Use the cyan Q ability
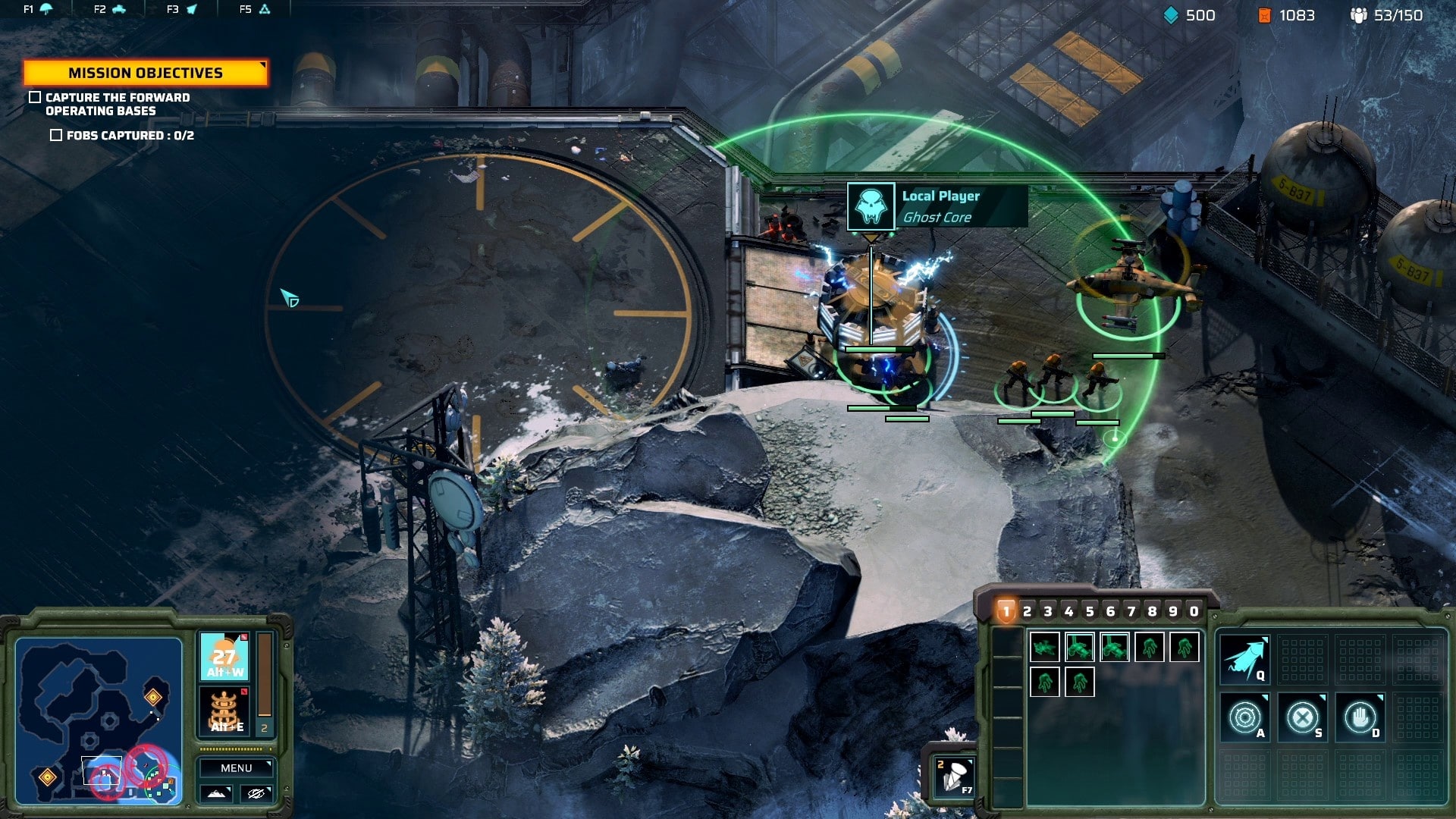Image resolution: width=1456 pixels, height=819 pixels. point(1244,658)
